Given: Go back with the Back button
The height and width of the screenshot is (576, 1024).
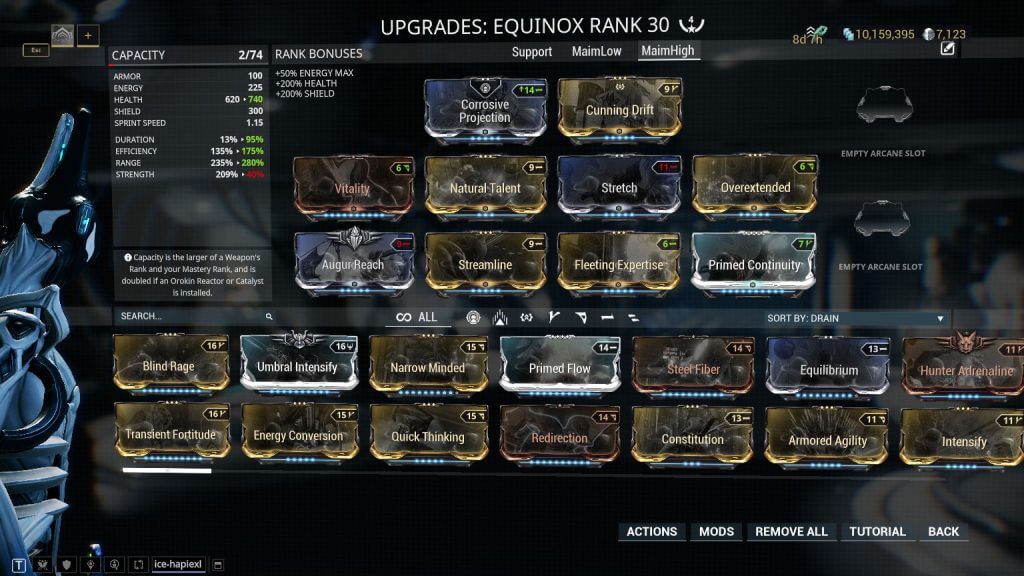Looking at the screenshot, I should point(943,532).
